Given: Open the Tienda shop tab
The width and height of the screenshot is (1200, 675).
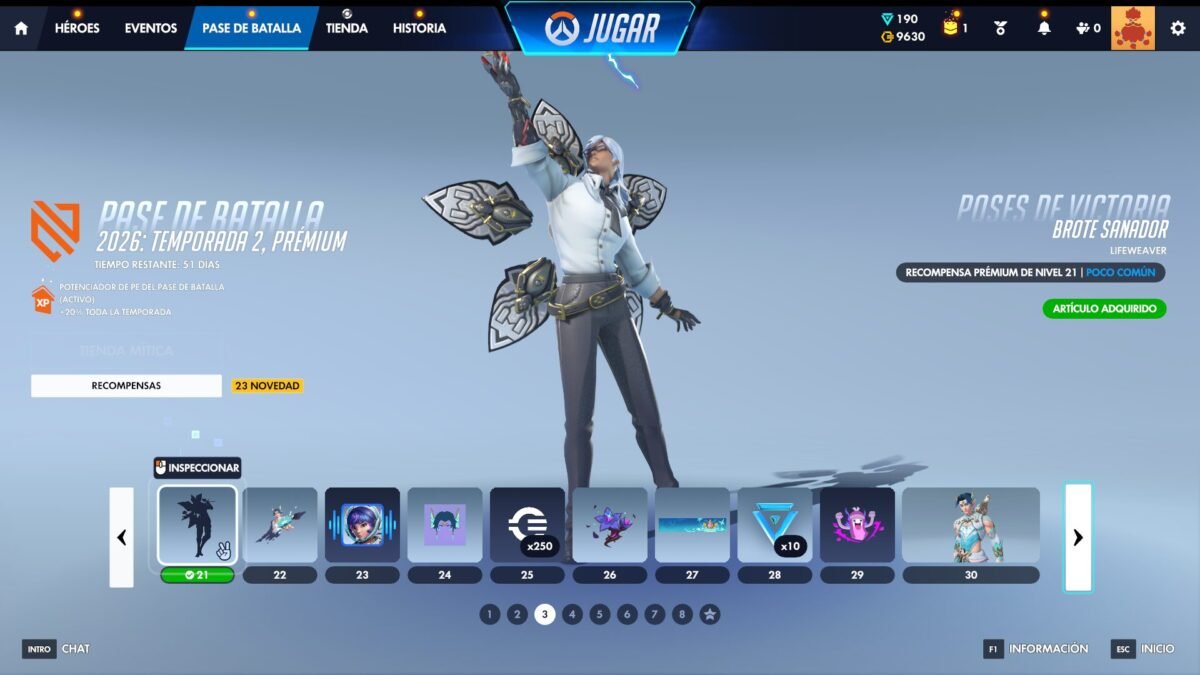Looking at the screenshot, I should 347,28.
